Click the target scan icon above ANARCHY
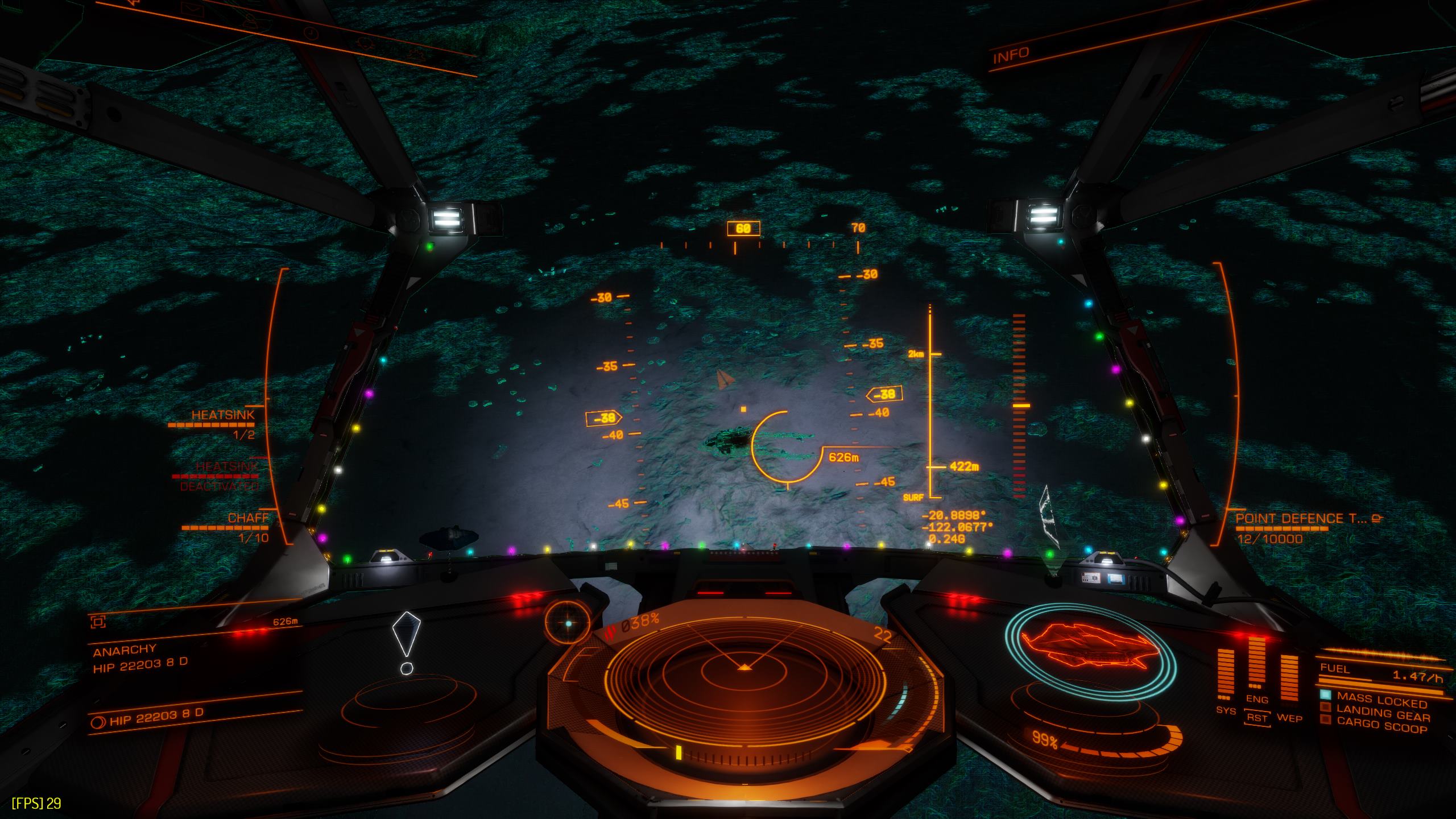 click(x=98, y=622)
